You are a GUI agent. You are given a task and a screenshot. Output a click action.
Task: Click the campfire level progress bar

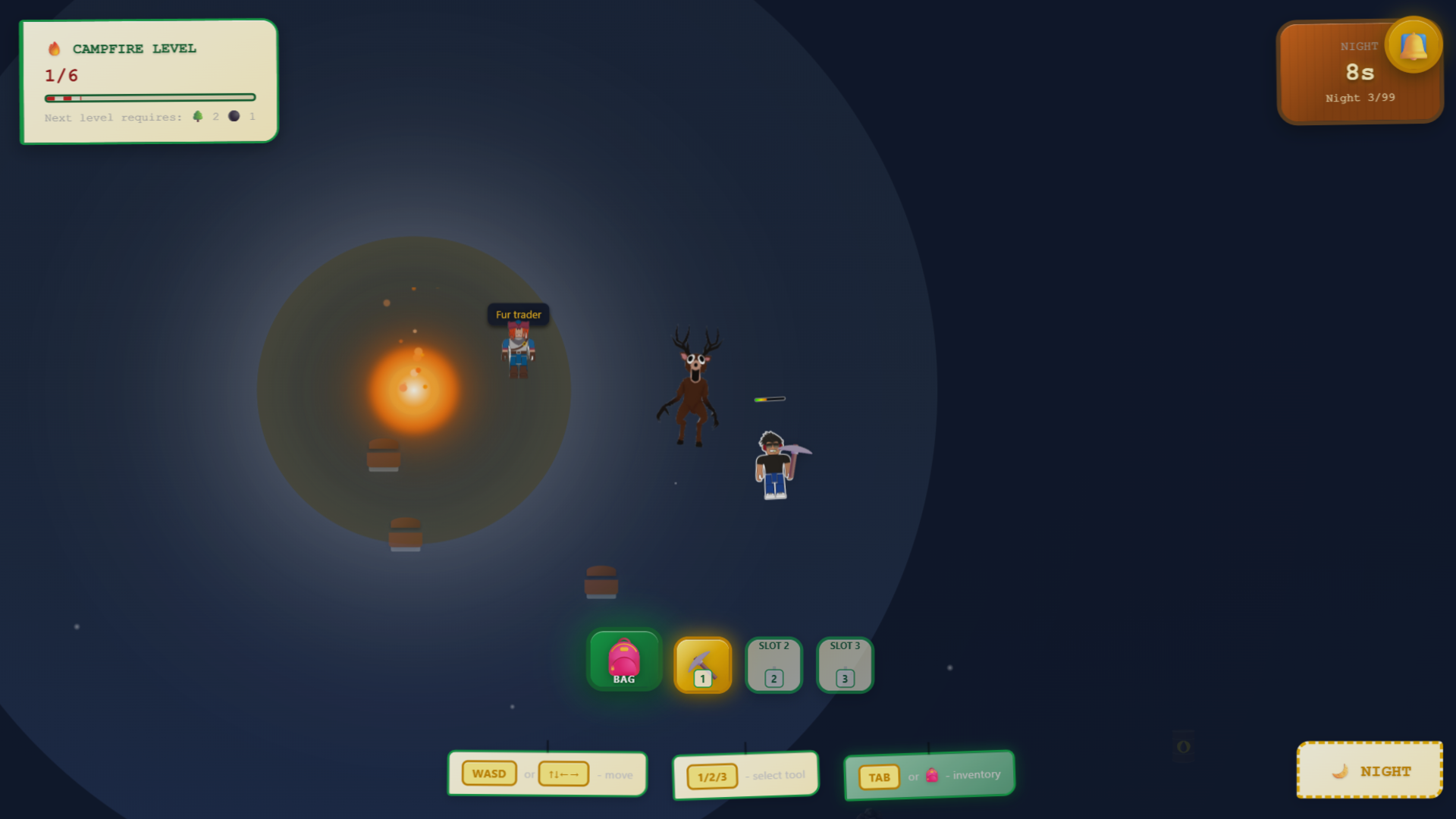click(150, 97)
